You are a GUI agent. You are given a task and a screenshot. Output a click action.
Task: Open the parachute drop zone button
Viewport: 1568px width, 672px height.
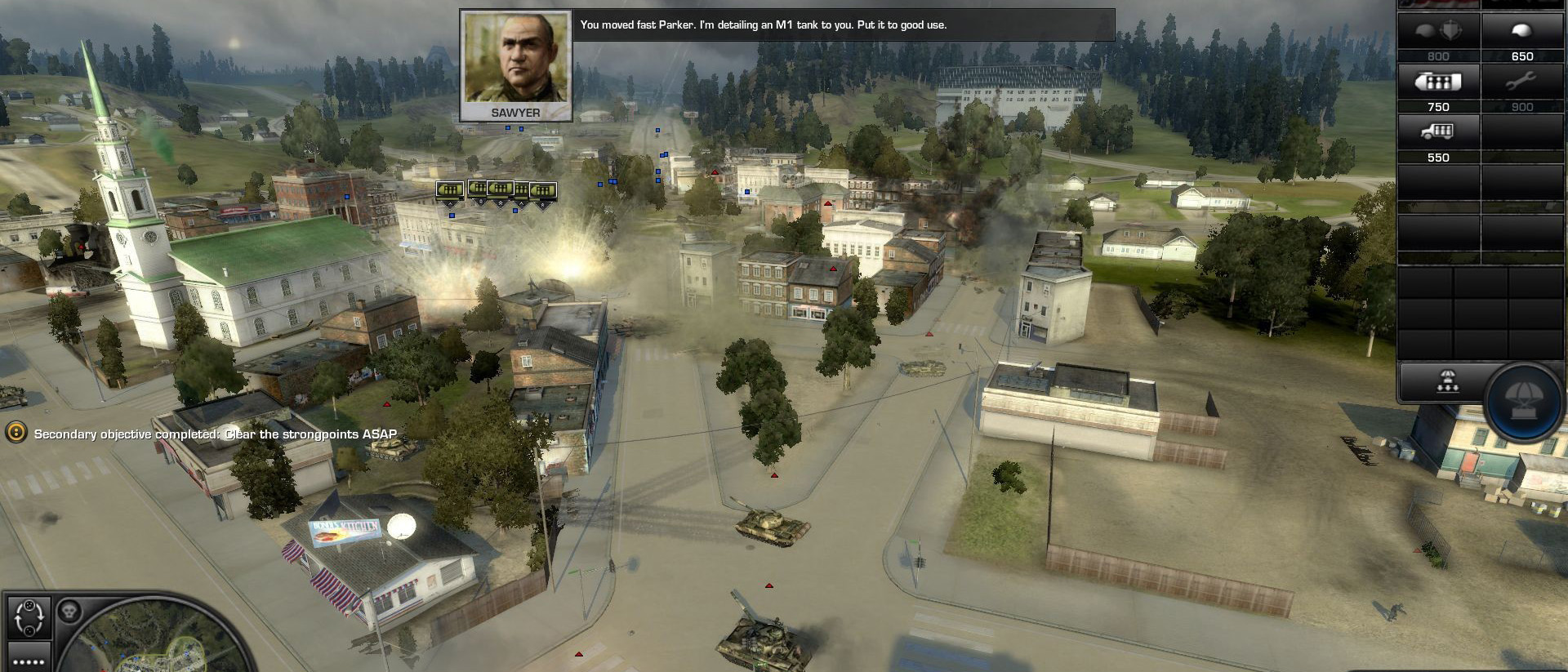1447,382
